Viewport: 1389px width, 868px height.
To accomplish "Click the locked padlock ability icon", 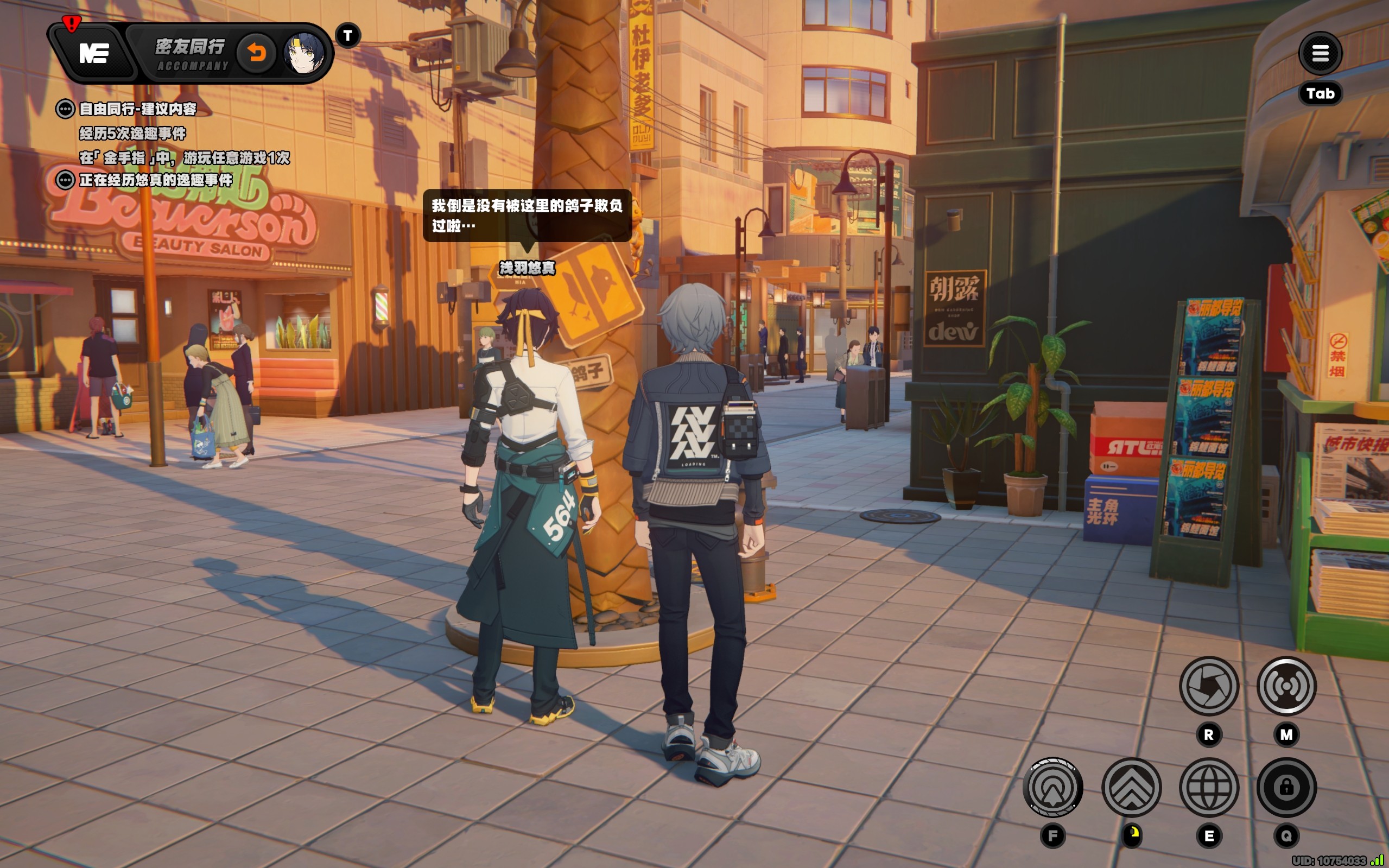I will pyautogui.click(x=1286, y=787).
